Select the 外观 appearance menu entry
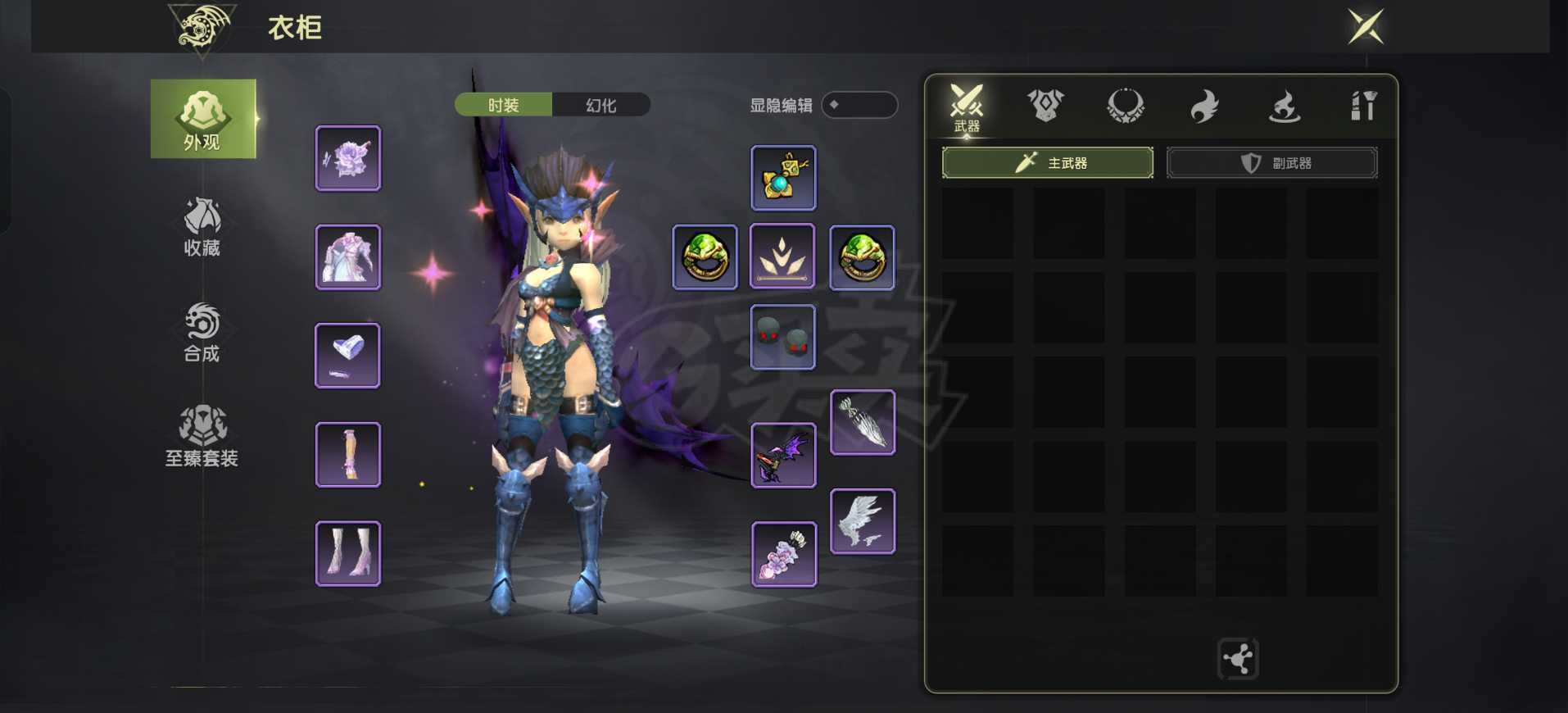 pos(202,119)
